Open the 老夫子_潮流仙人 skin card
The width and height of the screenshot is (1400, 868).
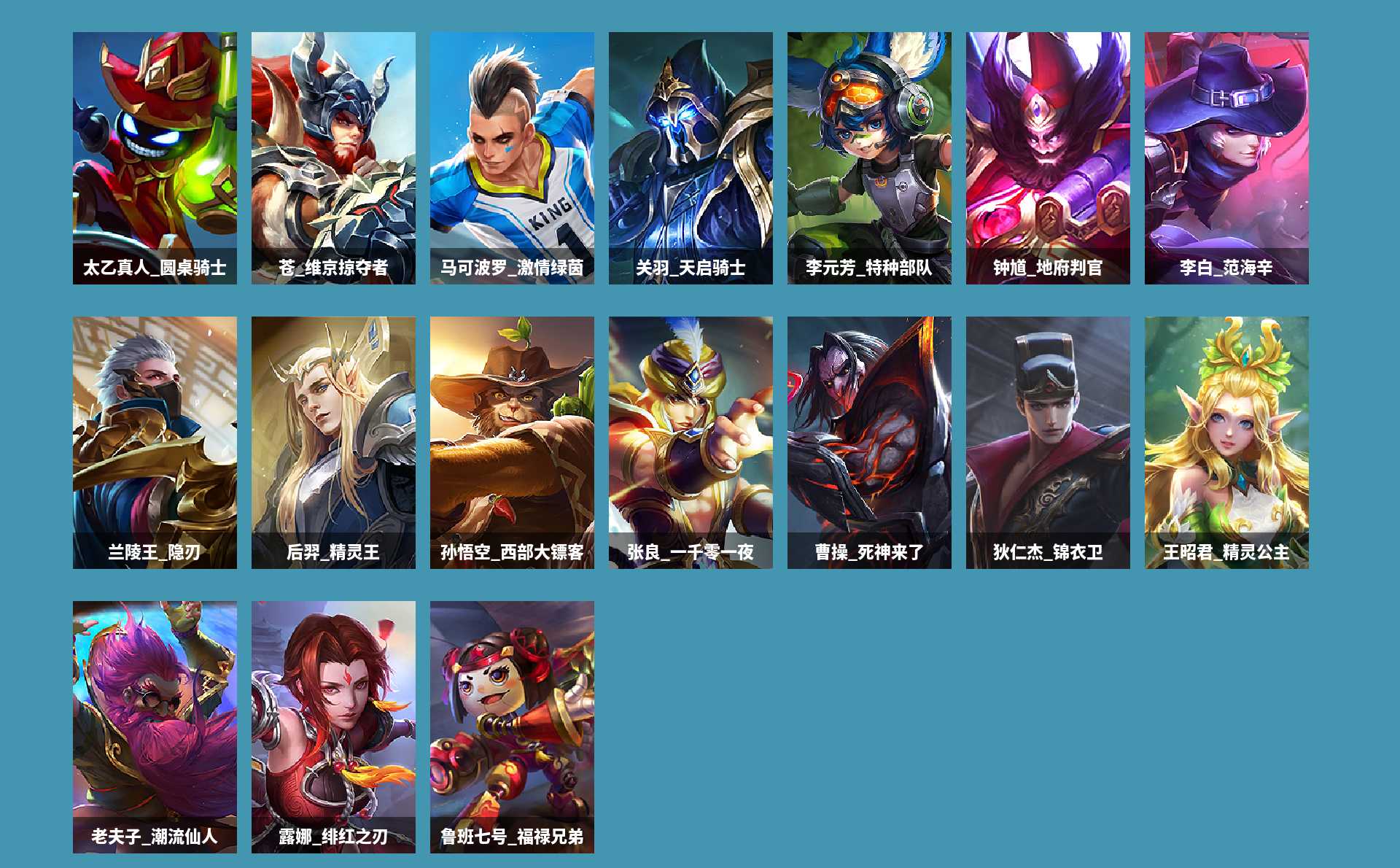click(x=155, y=726)
